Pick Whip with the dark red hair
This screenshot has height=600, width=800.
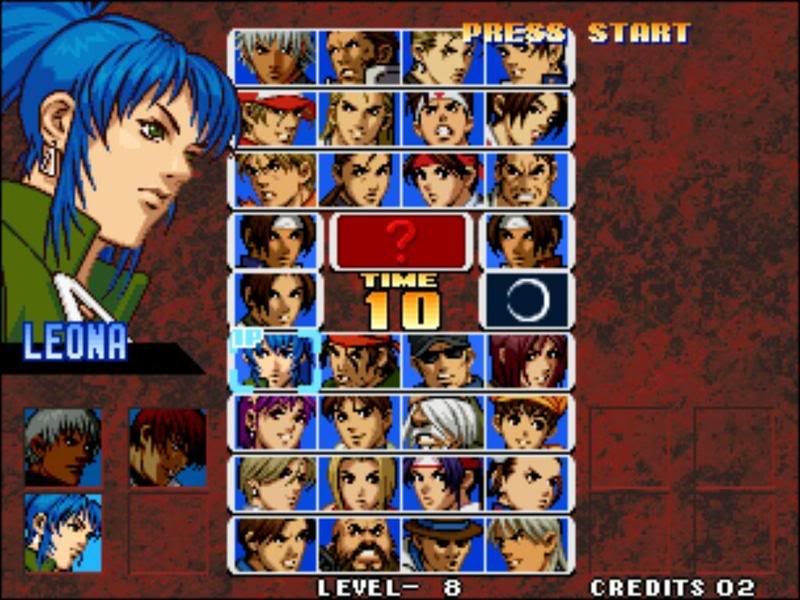pyautogui.click(x=527, y=362)
